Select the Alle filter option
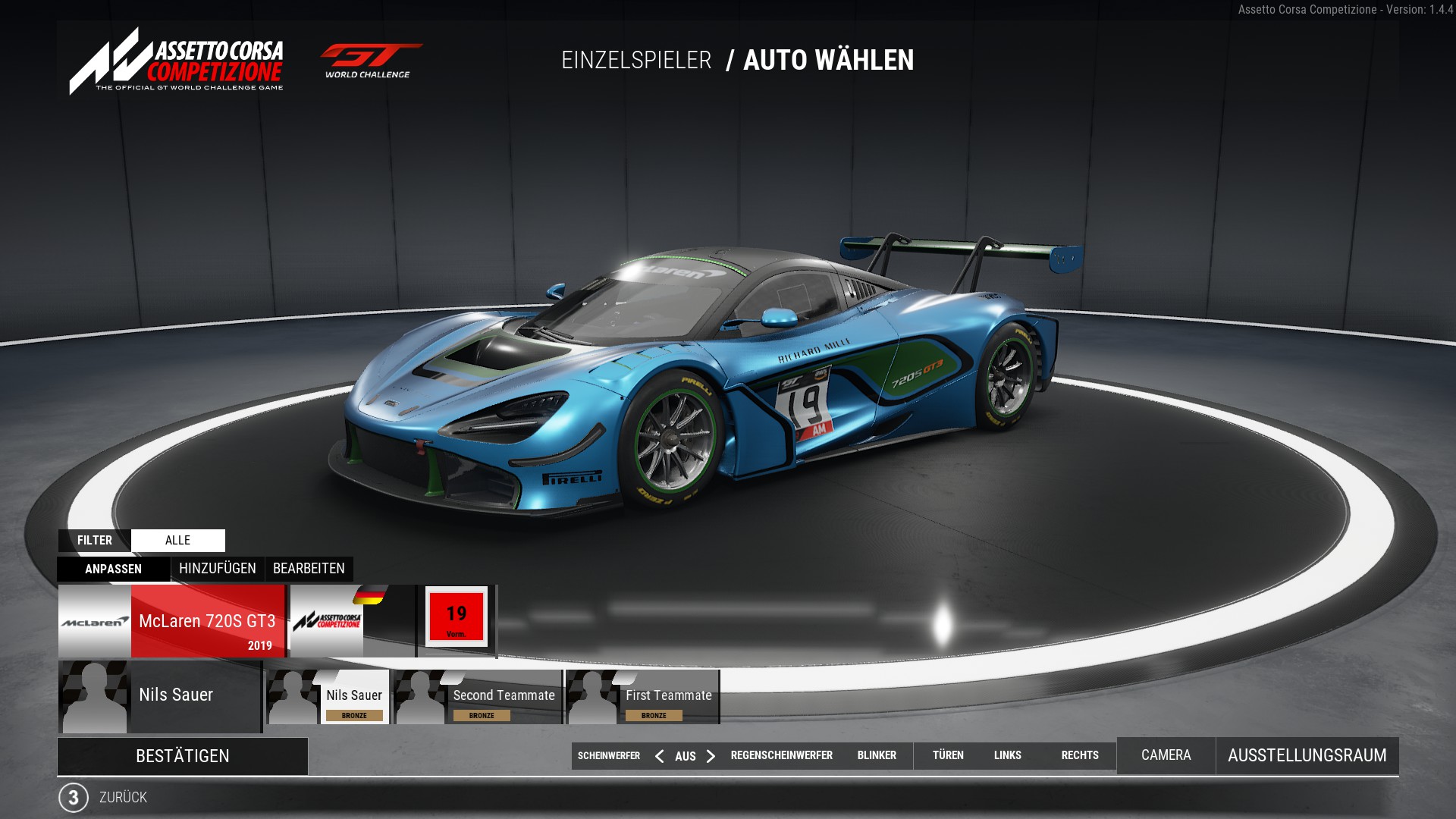Screen dimensions: 1456x819 coord(177,541)
